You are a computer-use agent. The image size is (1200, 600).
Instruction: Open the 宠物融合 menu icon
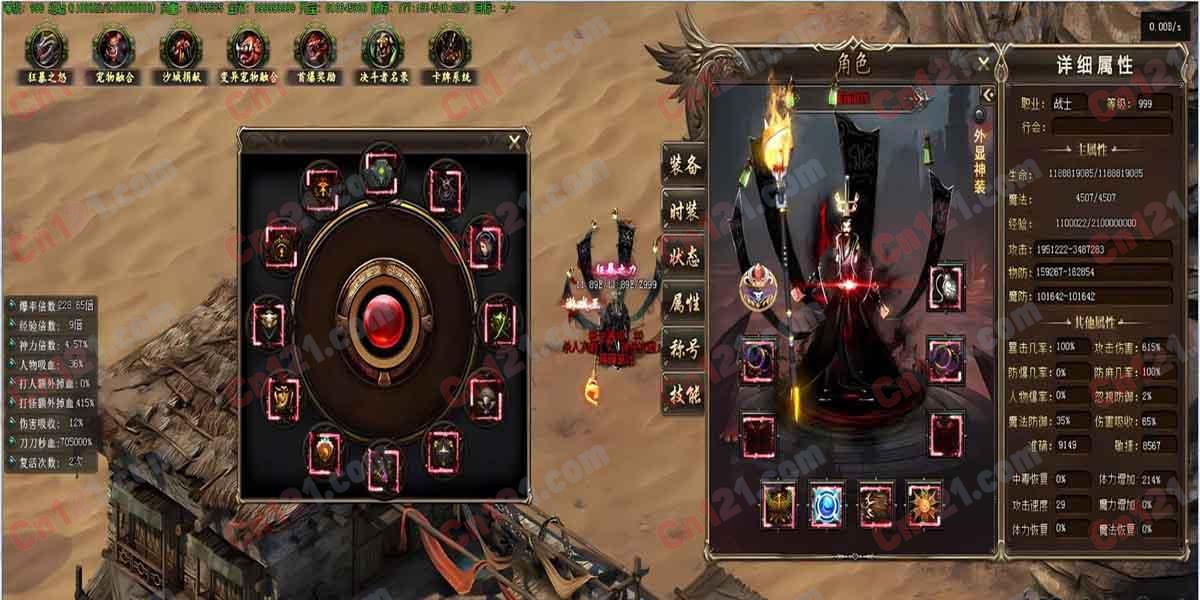(113, 47)
